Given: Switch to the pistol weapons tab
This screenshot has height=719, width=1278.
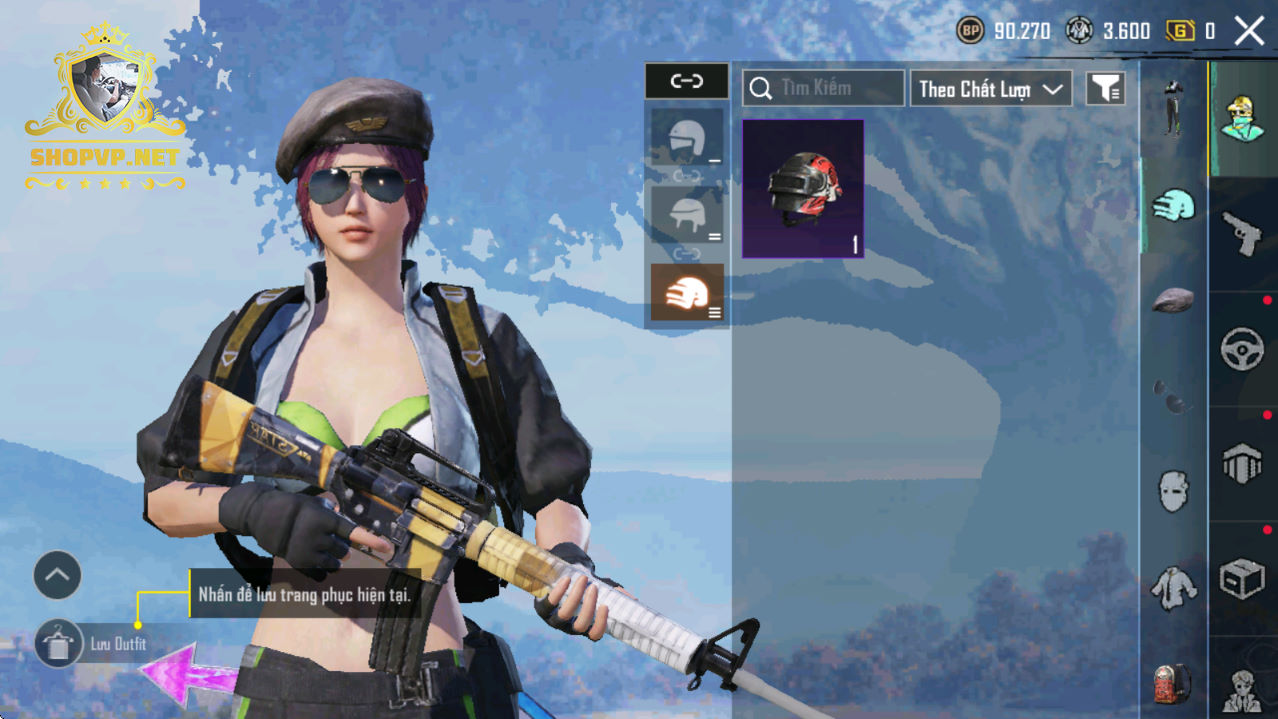Looking at the screenshot, I should 1242,235.
